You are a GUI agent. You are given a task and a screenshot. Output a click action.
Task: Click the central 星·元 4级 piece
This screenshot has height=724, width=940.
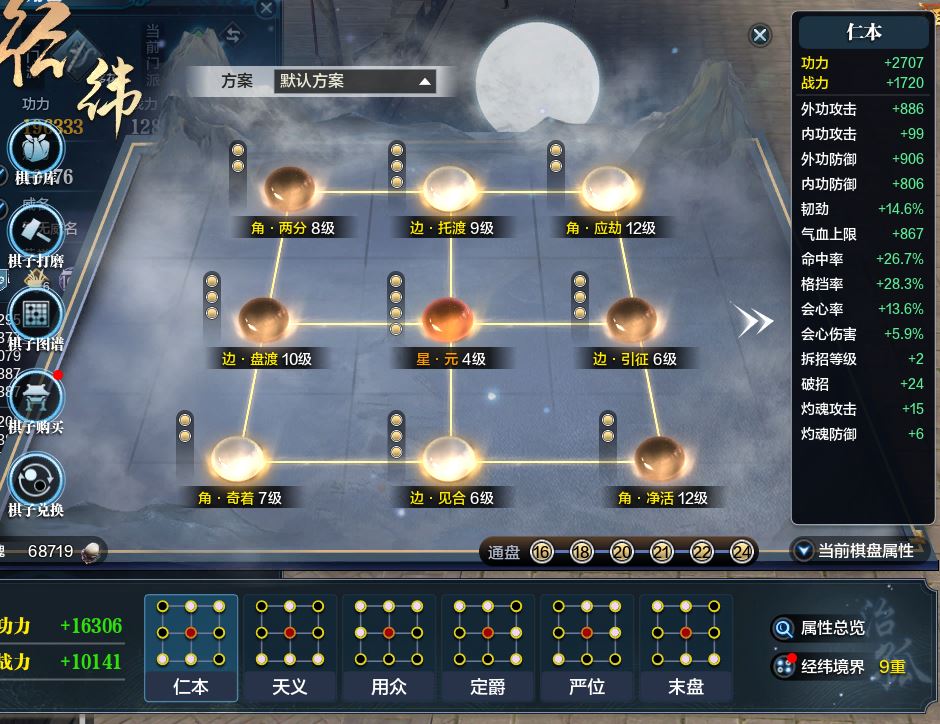coord(449,320)
